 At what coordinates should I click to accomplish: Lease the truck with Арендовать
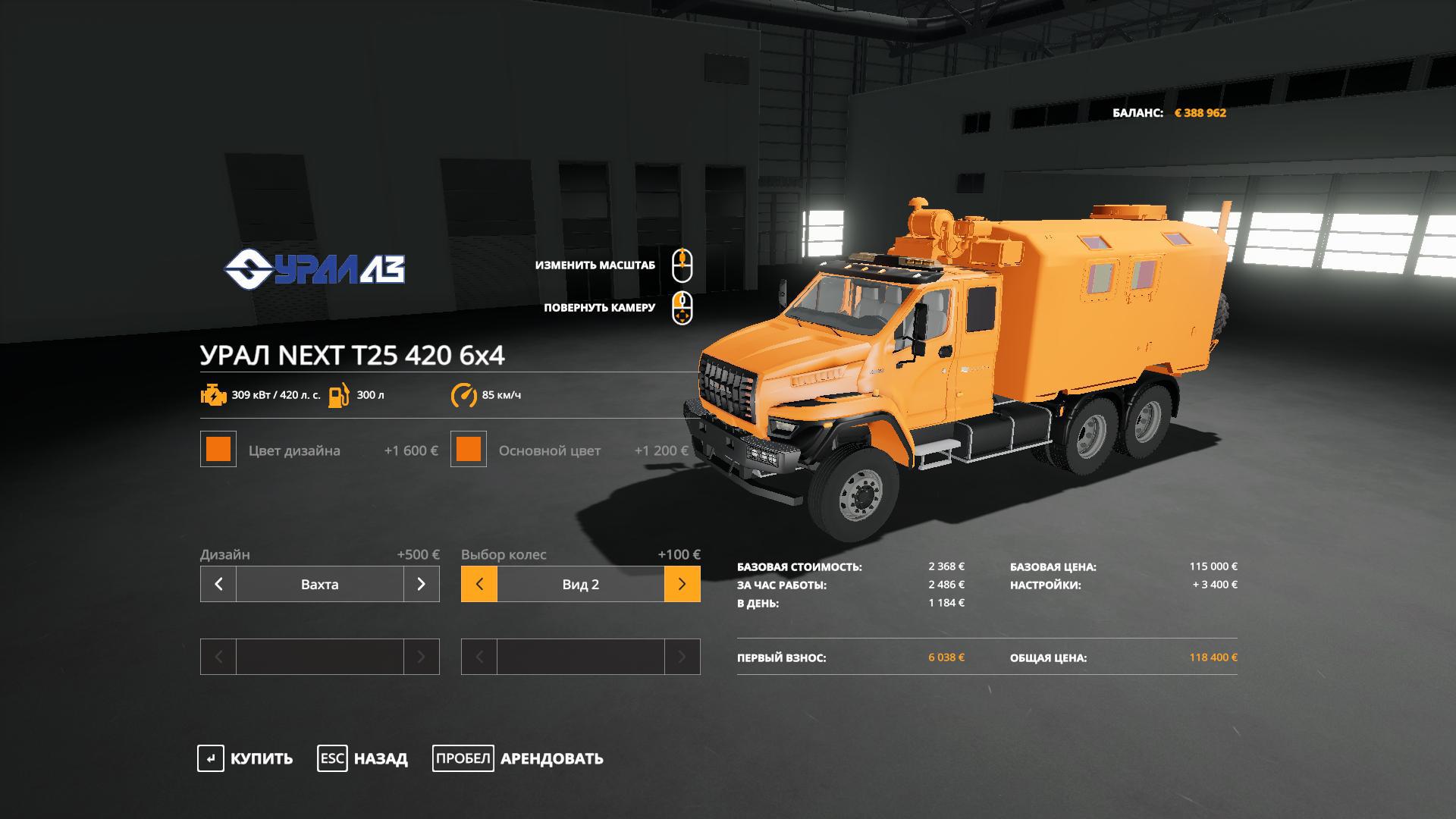pos(518,758)
